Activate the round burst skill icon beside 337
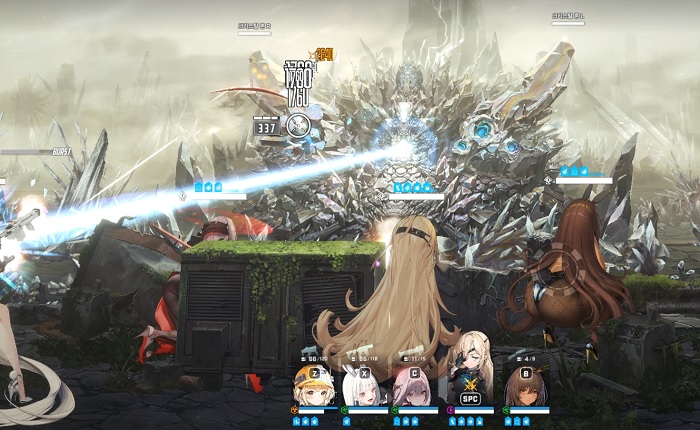The width and height of the screenshot is (700, 430). tap(298, 126)
